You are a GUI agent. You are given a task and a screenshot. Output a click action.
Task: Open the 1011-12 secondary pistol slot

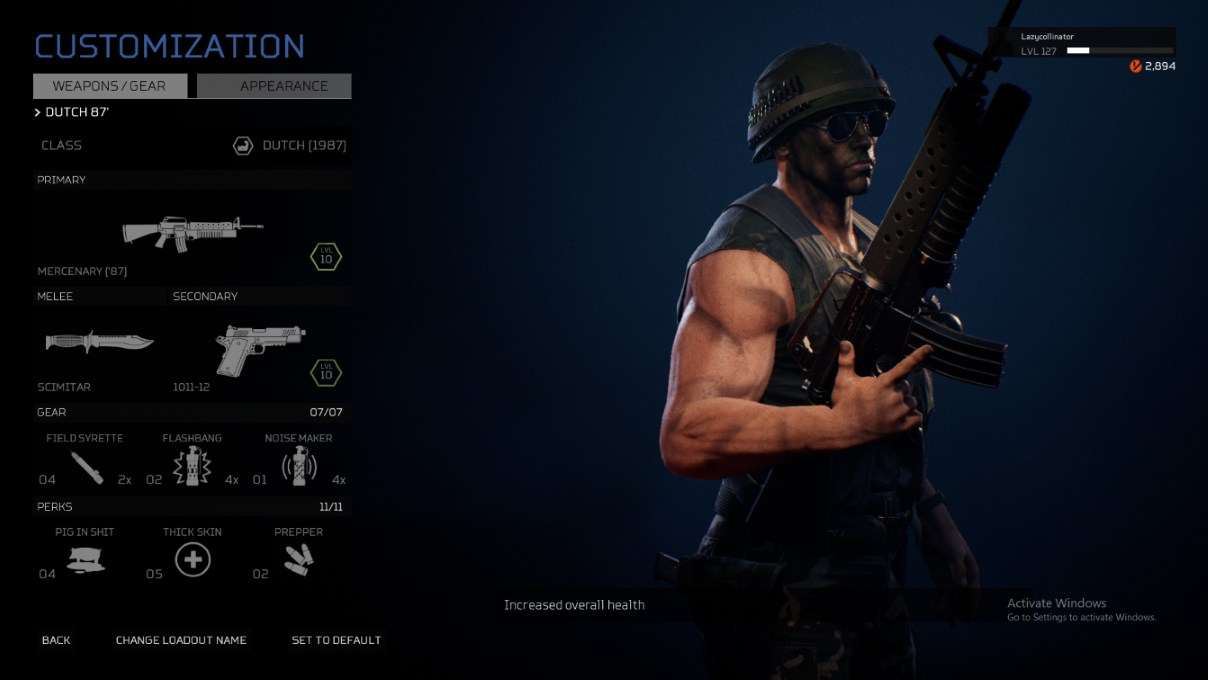(260, 349)
